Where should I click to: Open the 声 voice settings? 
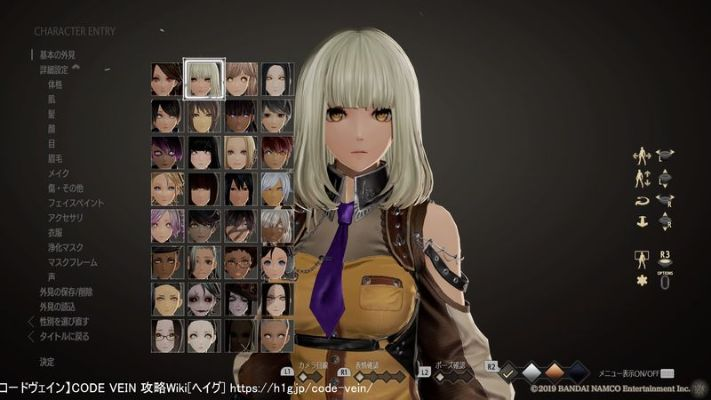(50, 278)
